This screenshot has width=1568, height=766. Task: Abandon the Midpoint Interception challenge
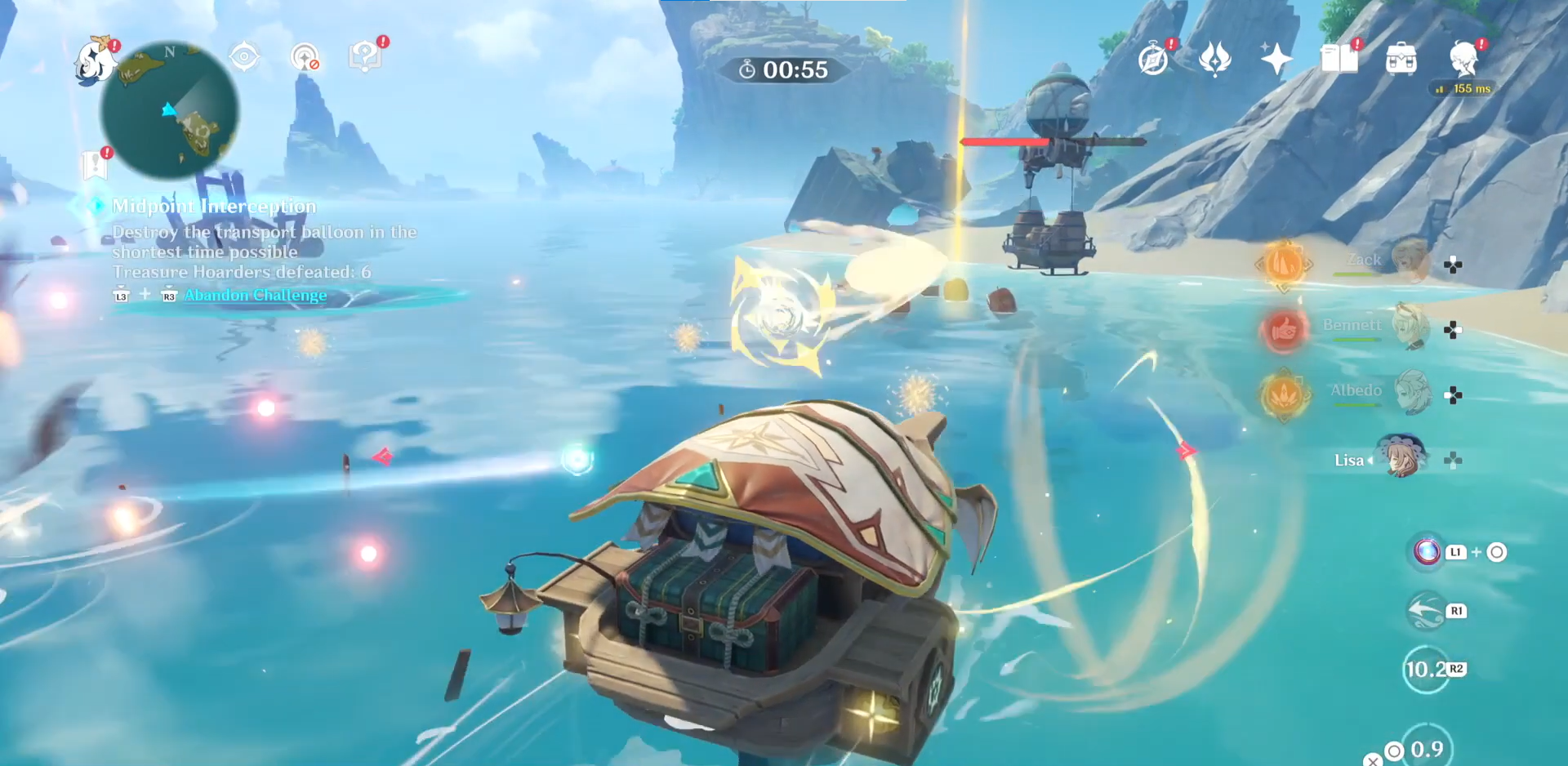(x=255, y=295)
